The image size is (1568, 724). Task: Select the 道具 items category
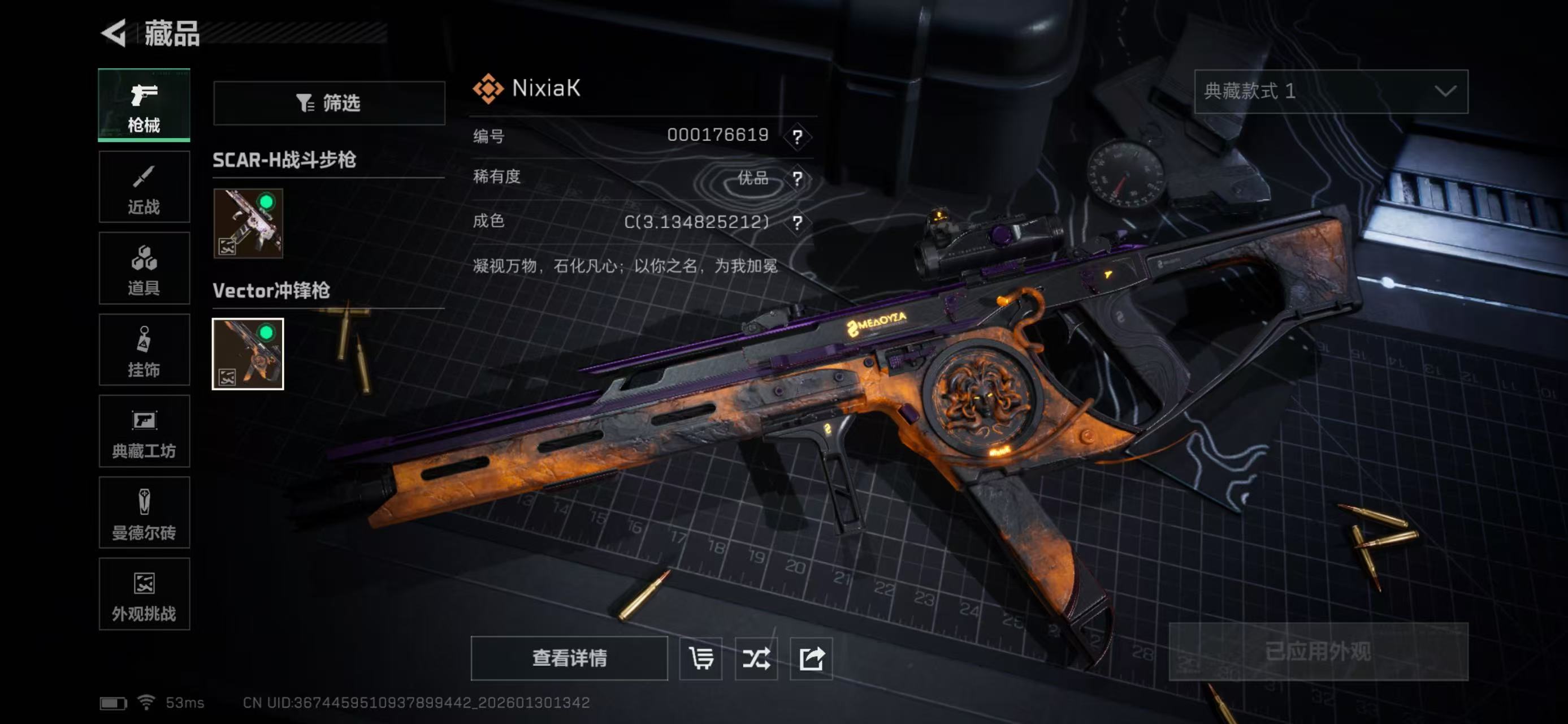click(144, 269)
